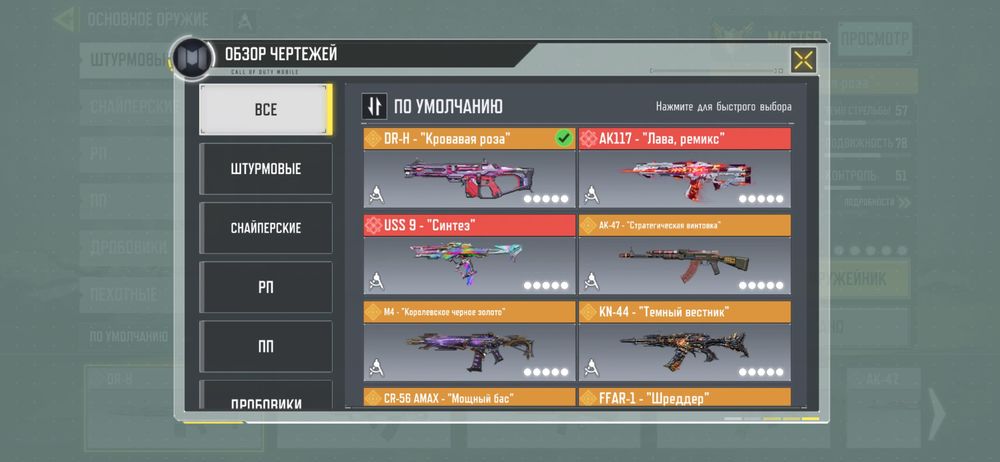Choose the M4 "Королевское черное золото" blueprint
Image resolution: width=1000 pixels, height=462 pixels.
(469, 341)
